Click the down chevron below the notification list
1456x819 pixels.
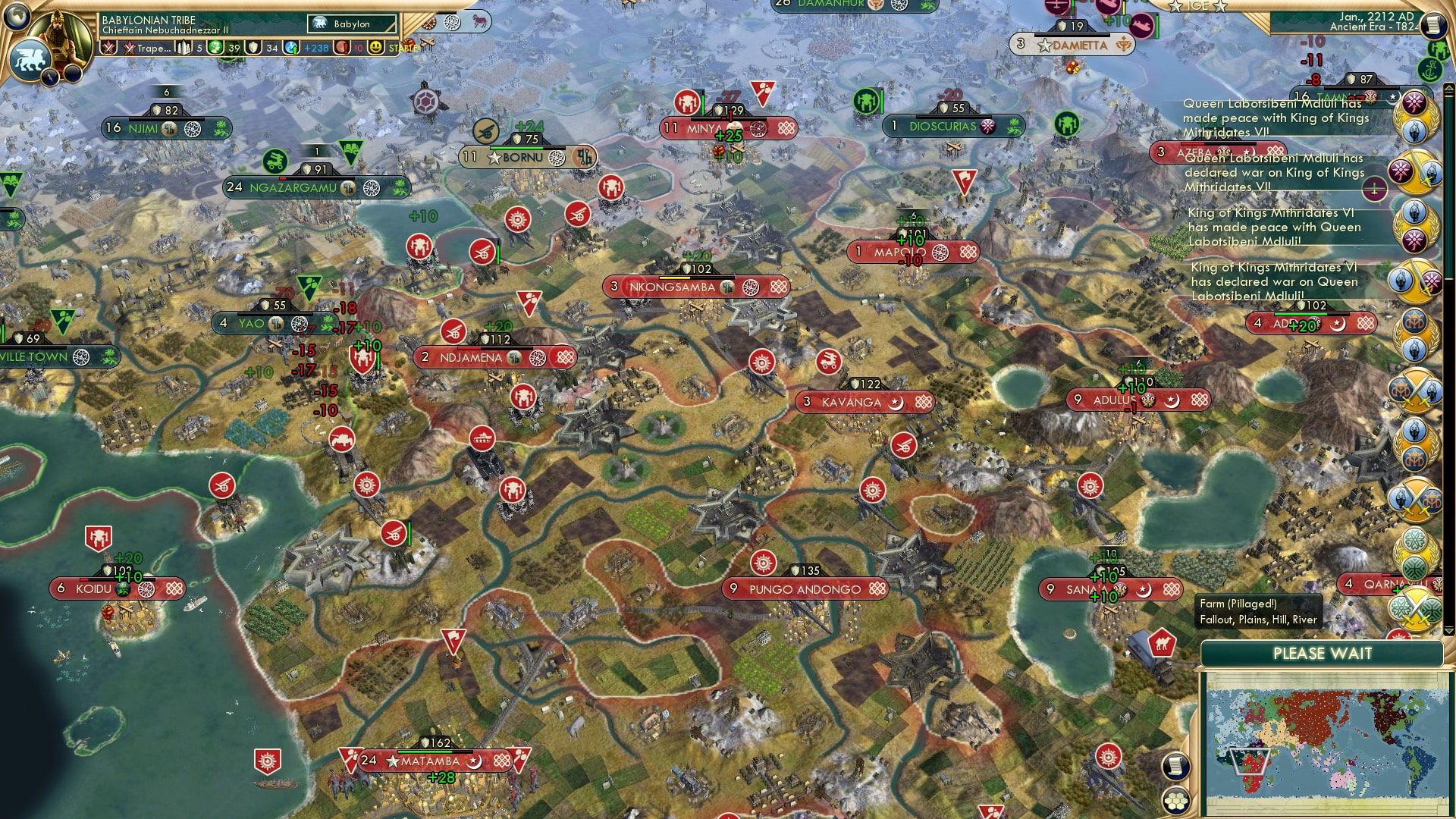(x=1447, y=629)
